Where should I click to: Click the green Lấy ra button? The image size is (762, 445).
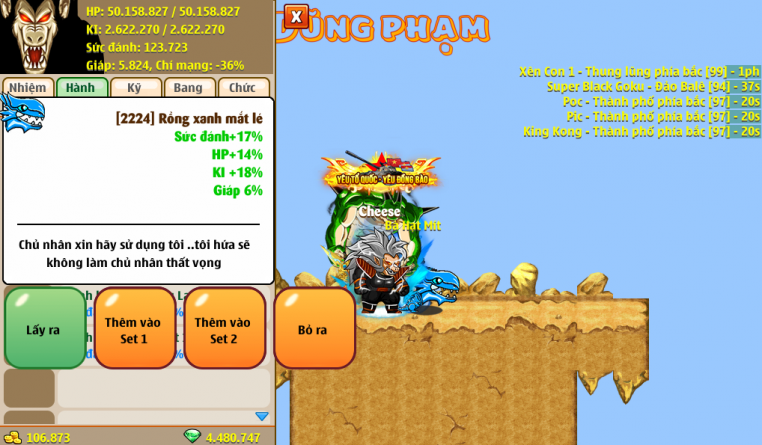pyautogui.click(x=44, y=329)
